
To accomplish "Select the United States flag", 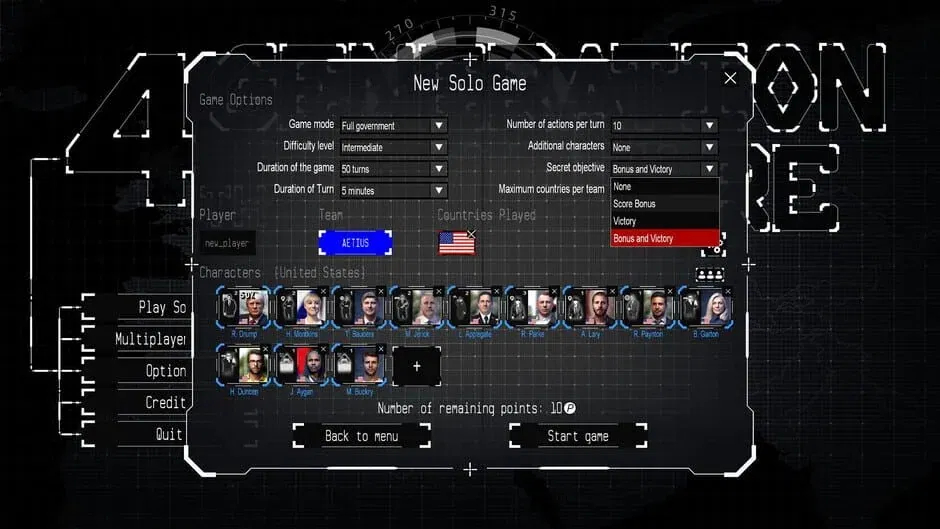I will [457, 243].
